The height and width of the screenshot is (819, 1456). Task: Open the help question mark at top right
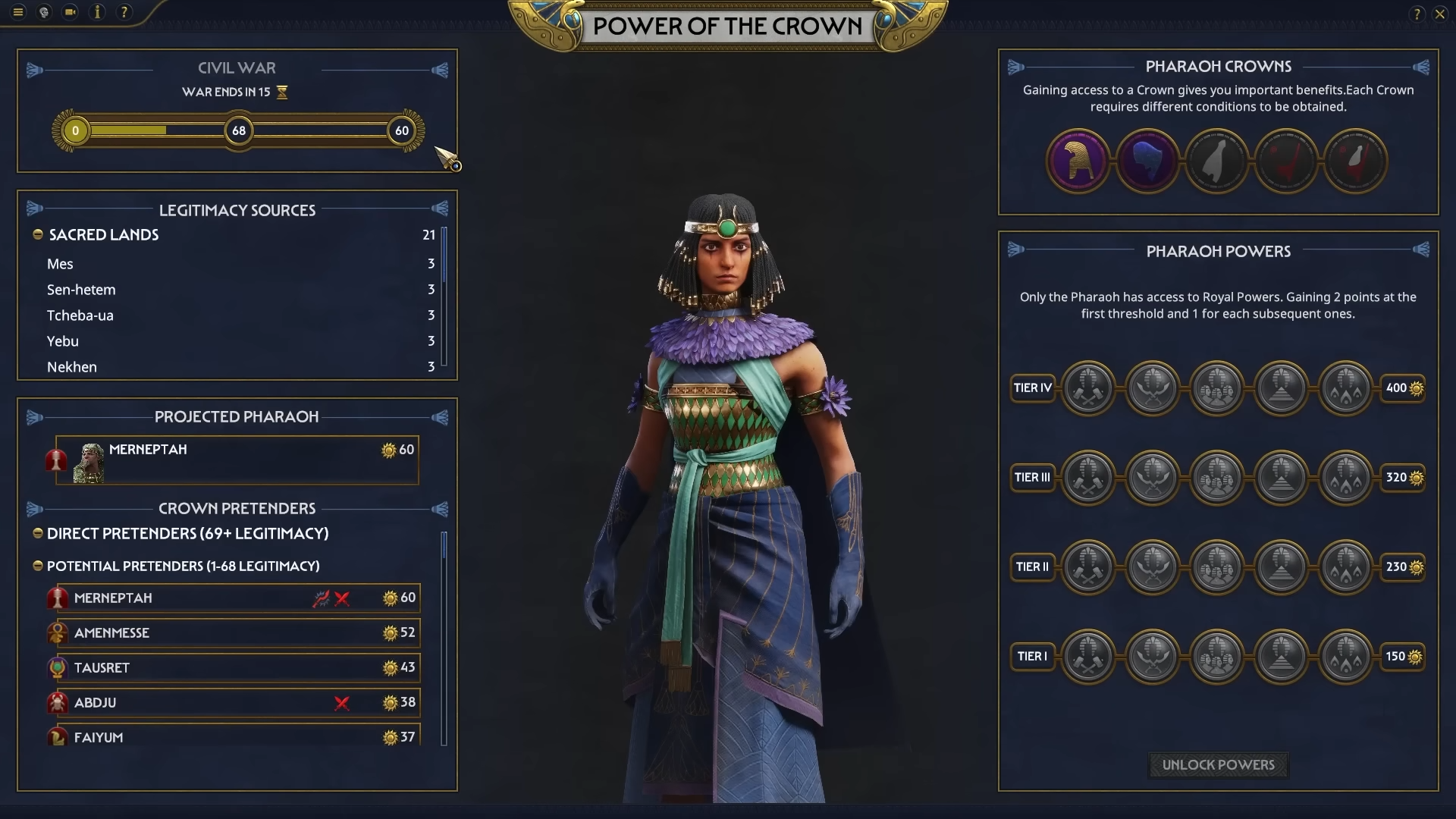click(1417, 14)
